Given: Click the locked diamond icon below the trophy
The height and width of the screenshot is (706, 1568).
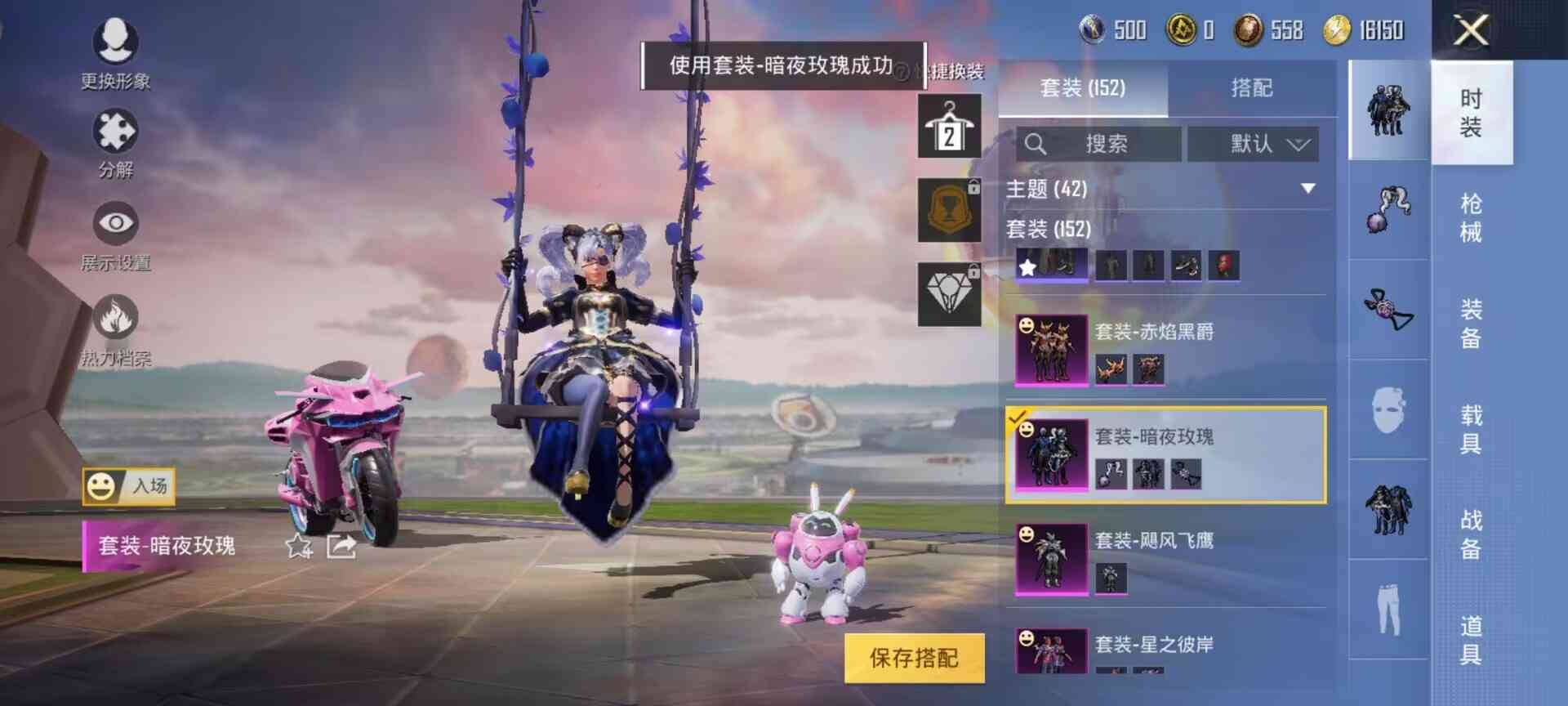Looking at the screenshot, I should tap(948, 286).
